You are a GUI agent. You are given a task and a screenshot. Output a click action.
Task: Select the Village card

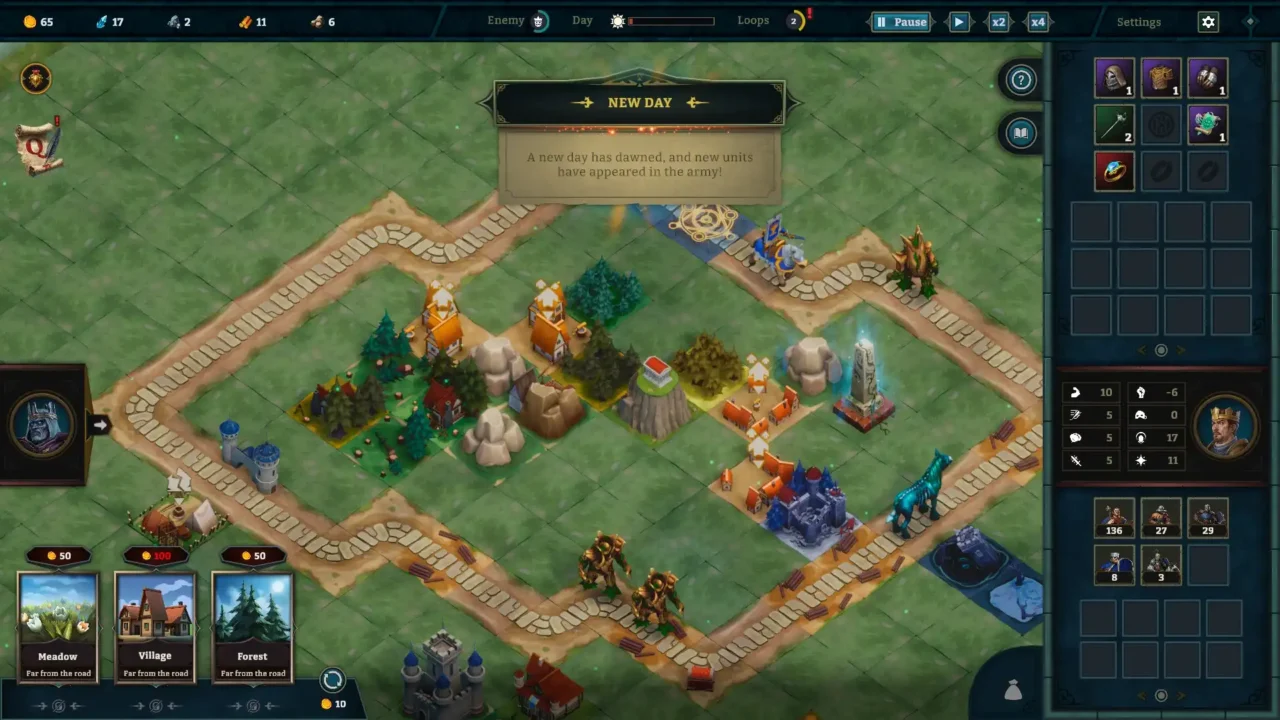tap(155, 625)
